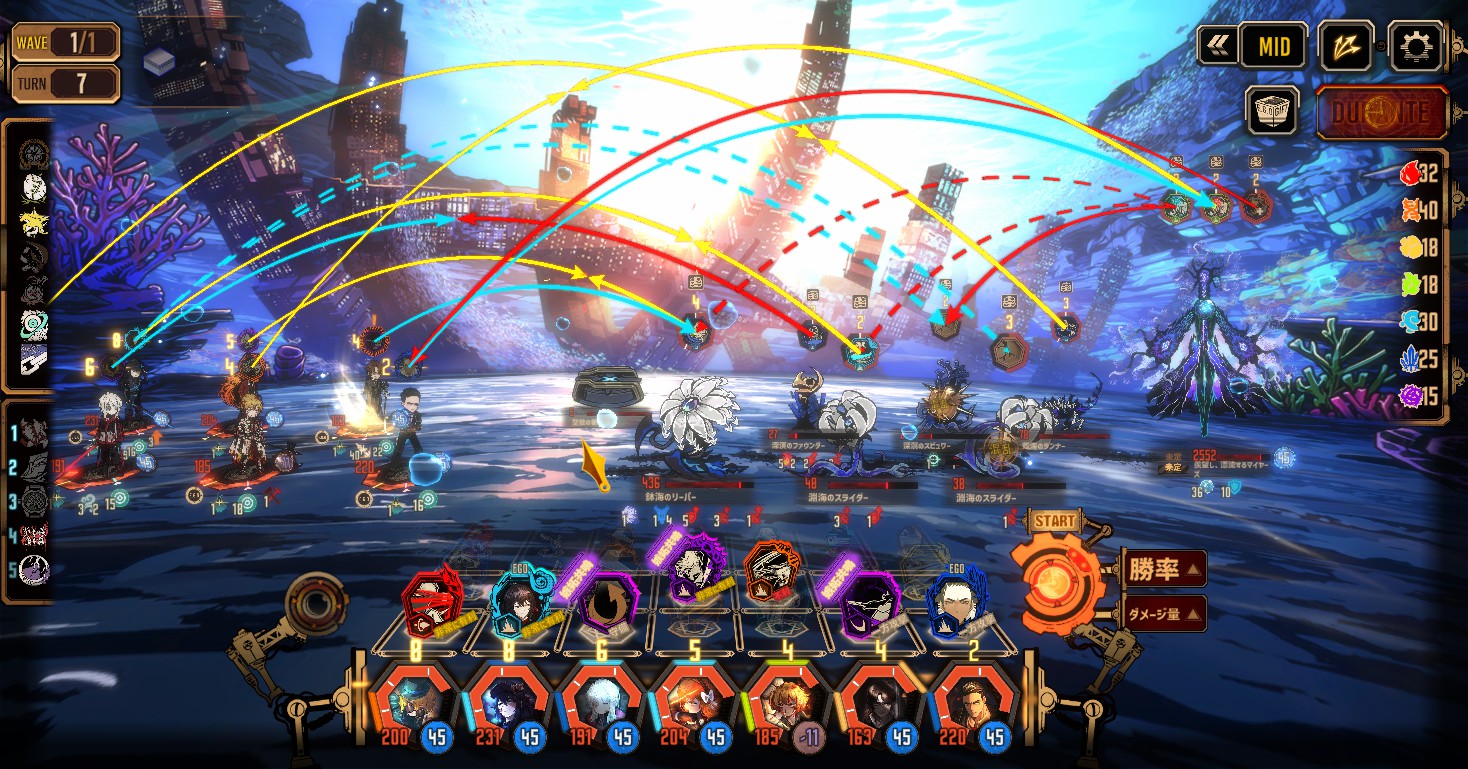Toggle the triple-arrow targeting lines button

click(1345, 46)
